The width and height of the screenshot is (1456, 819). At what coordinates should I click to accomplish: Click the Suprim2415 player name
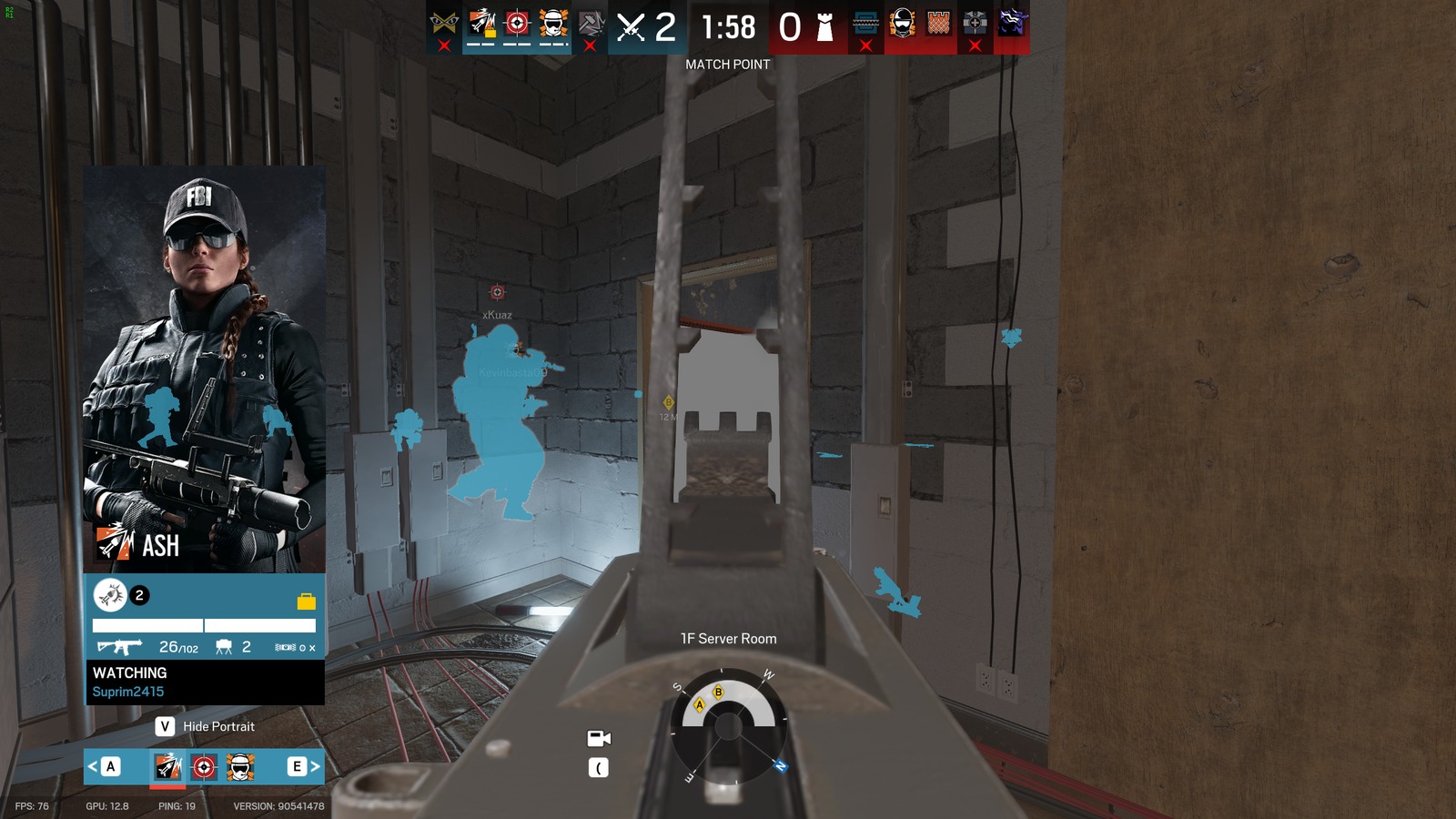(x=128, y=692)
